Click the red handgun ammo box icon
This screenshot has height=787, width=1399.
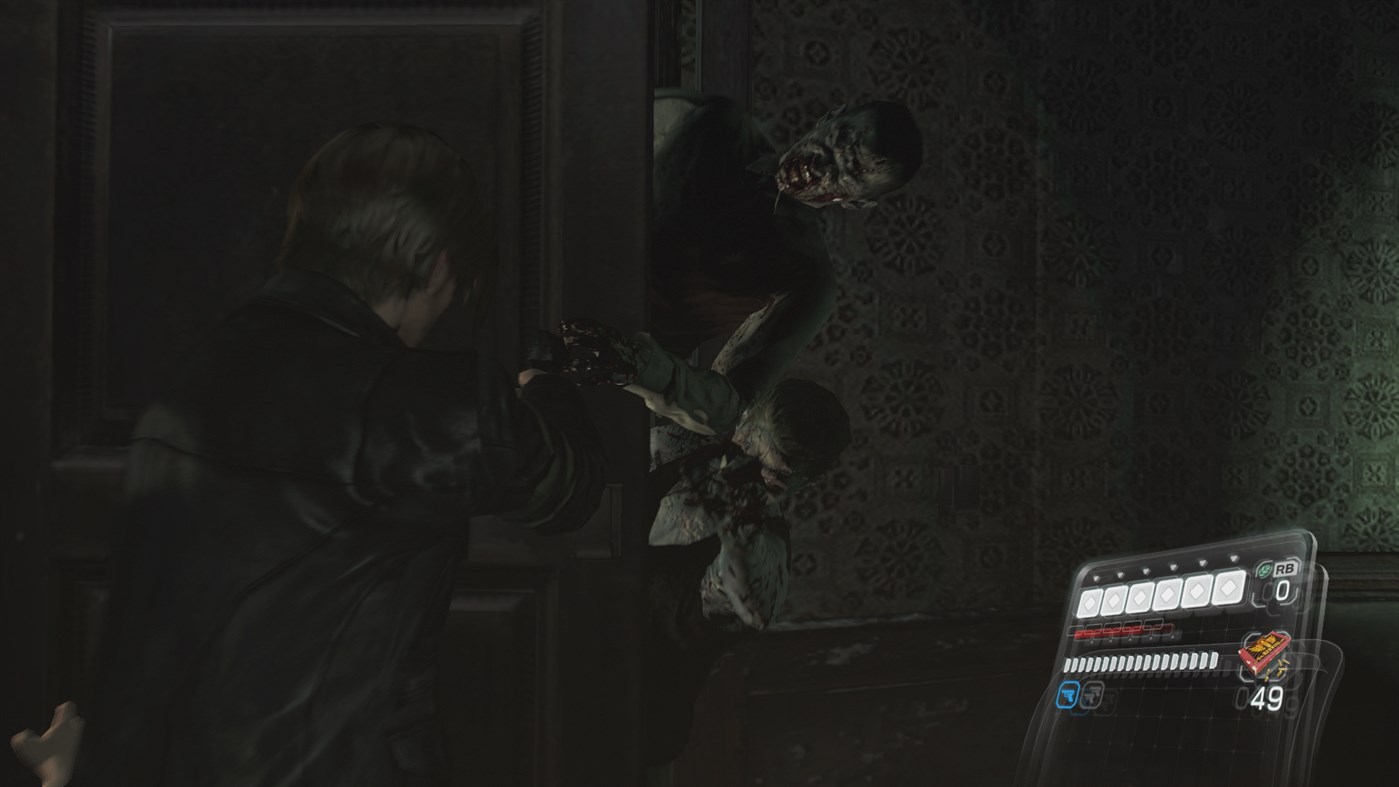1266,653
